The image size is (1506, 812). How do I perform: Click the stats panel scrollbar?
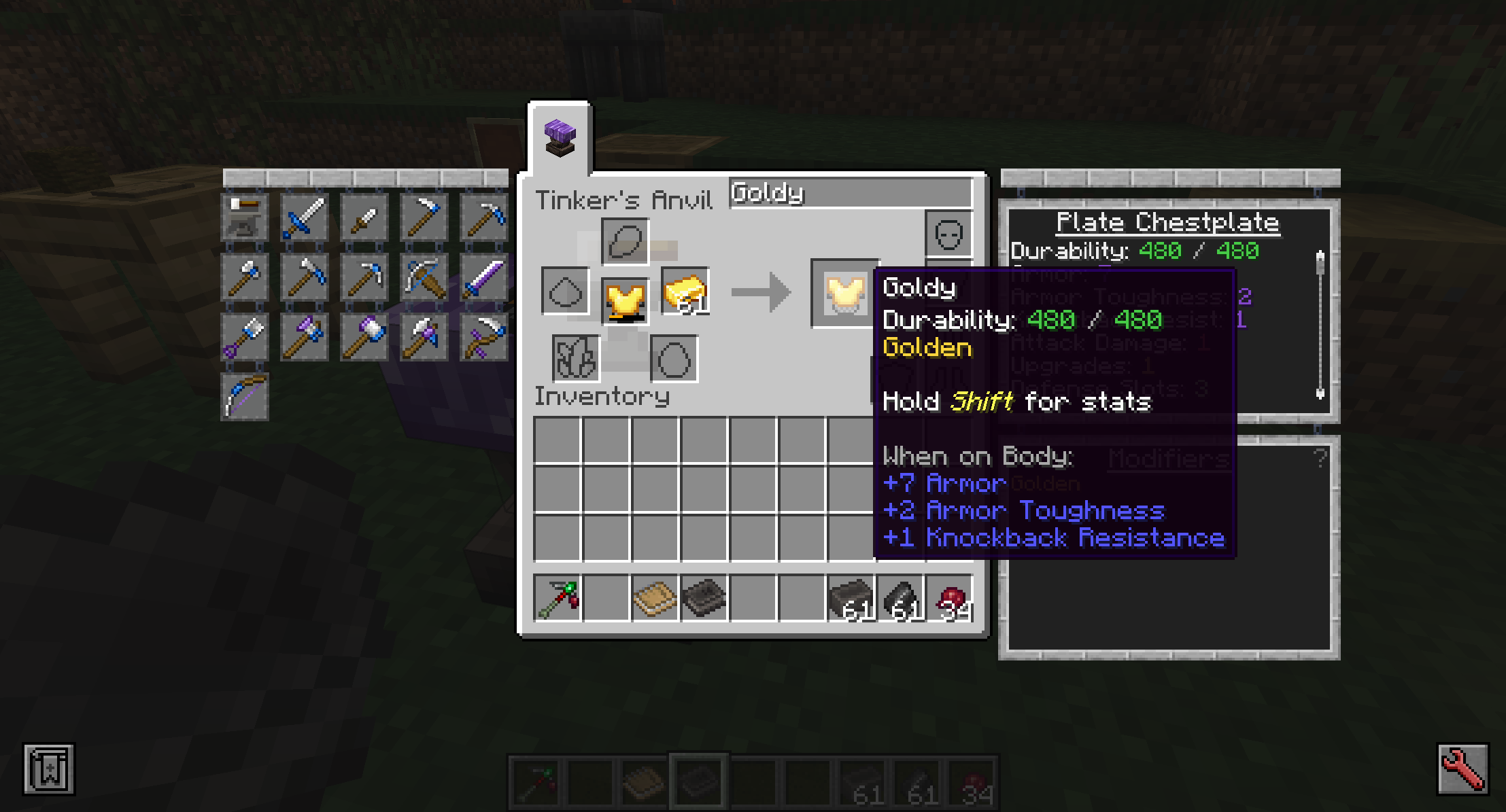tap(1320, 325)
